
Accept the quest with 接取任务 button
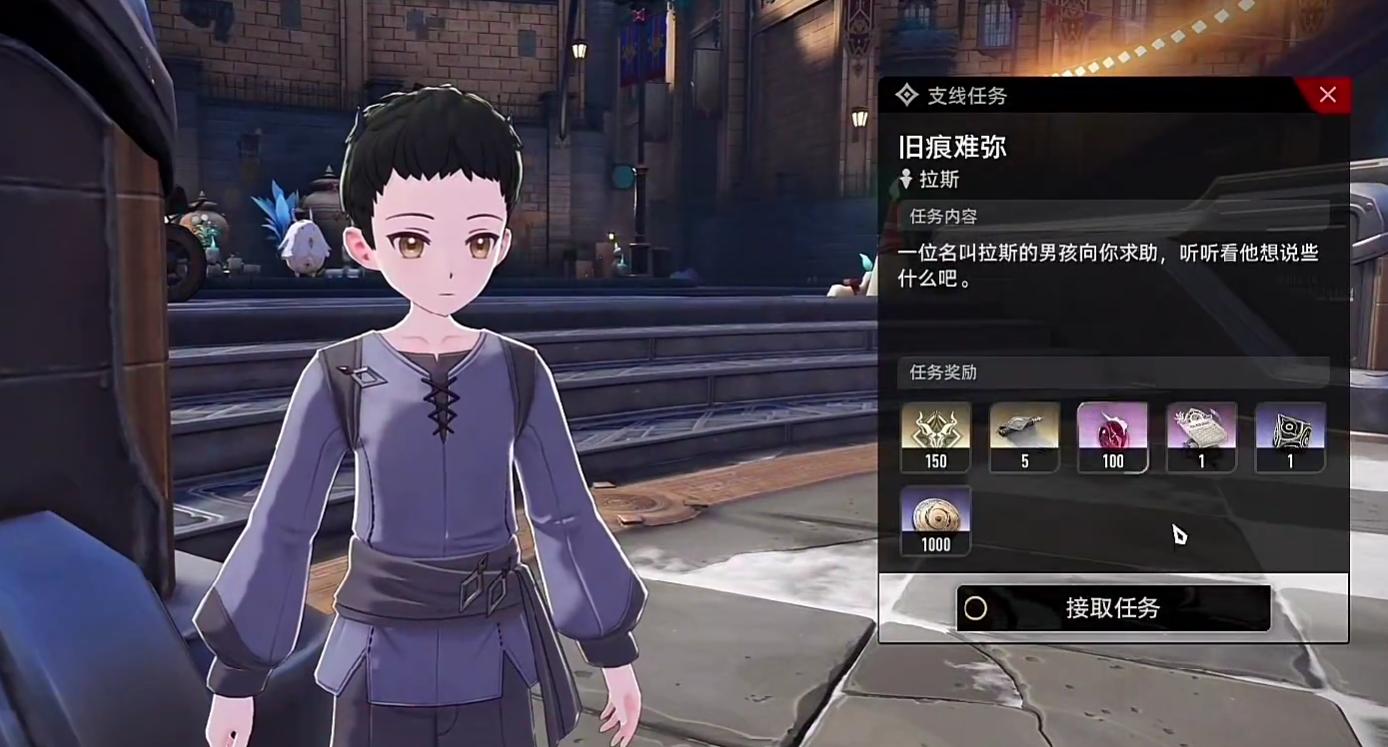[x=1113, y=608]
